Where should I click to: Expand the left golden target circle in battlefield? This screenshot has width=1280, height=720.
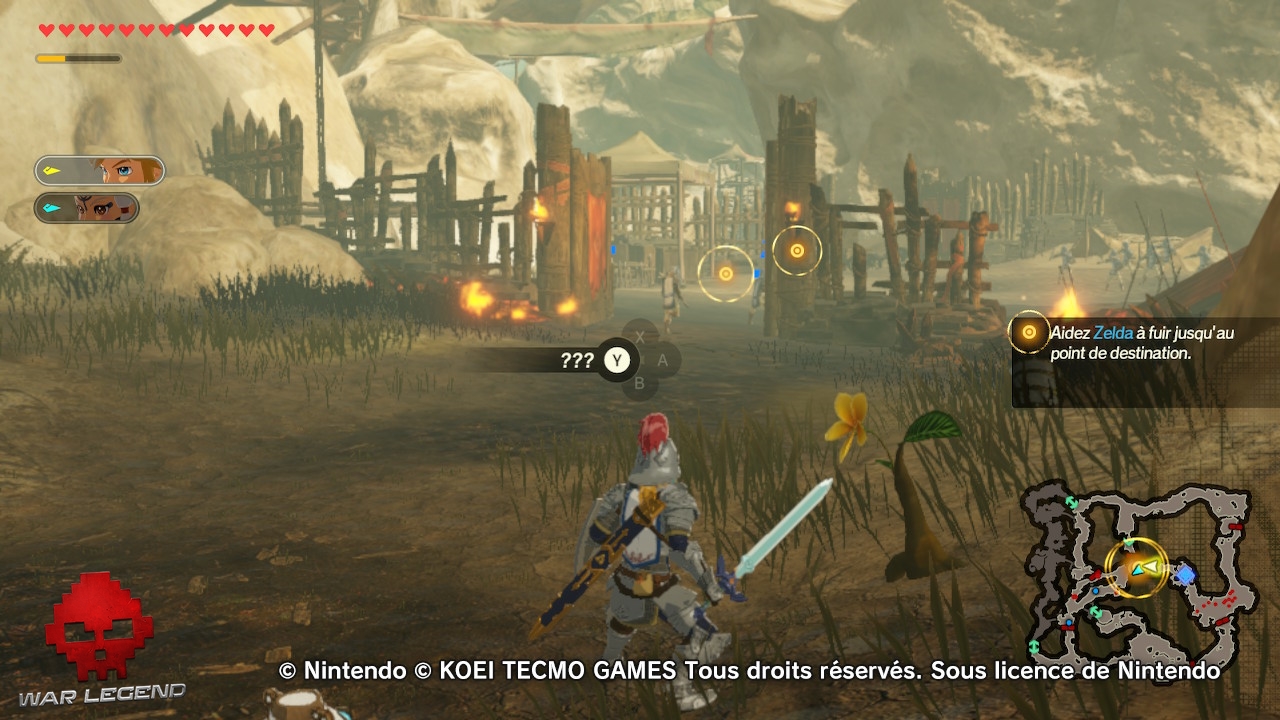pos(723,272)
